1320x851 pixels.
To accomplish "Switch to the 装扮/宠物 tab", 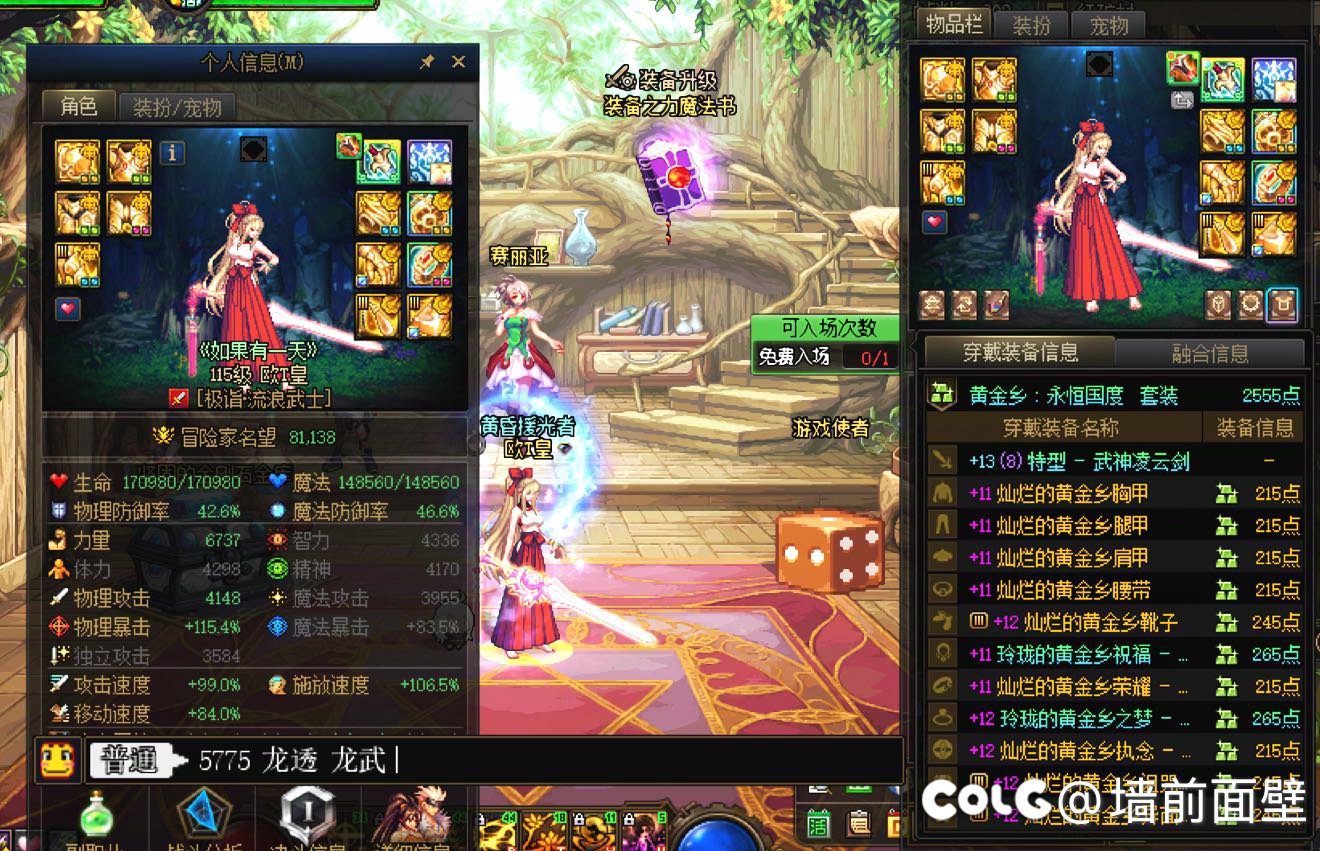I will pos(177,106).
